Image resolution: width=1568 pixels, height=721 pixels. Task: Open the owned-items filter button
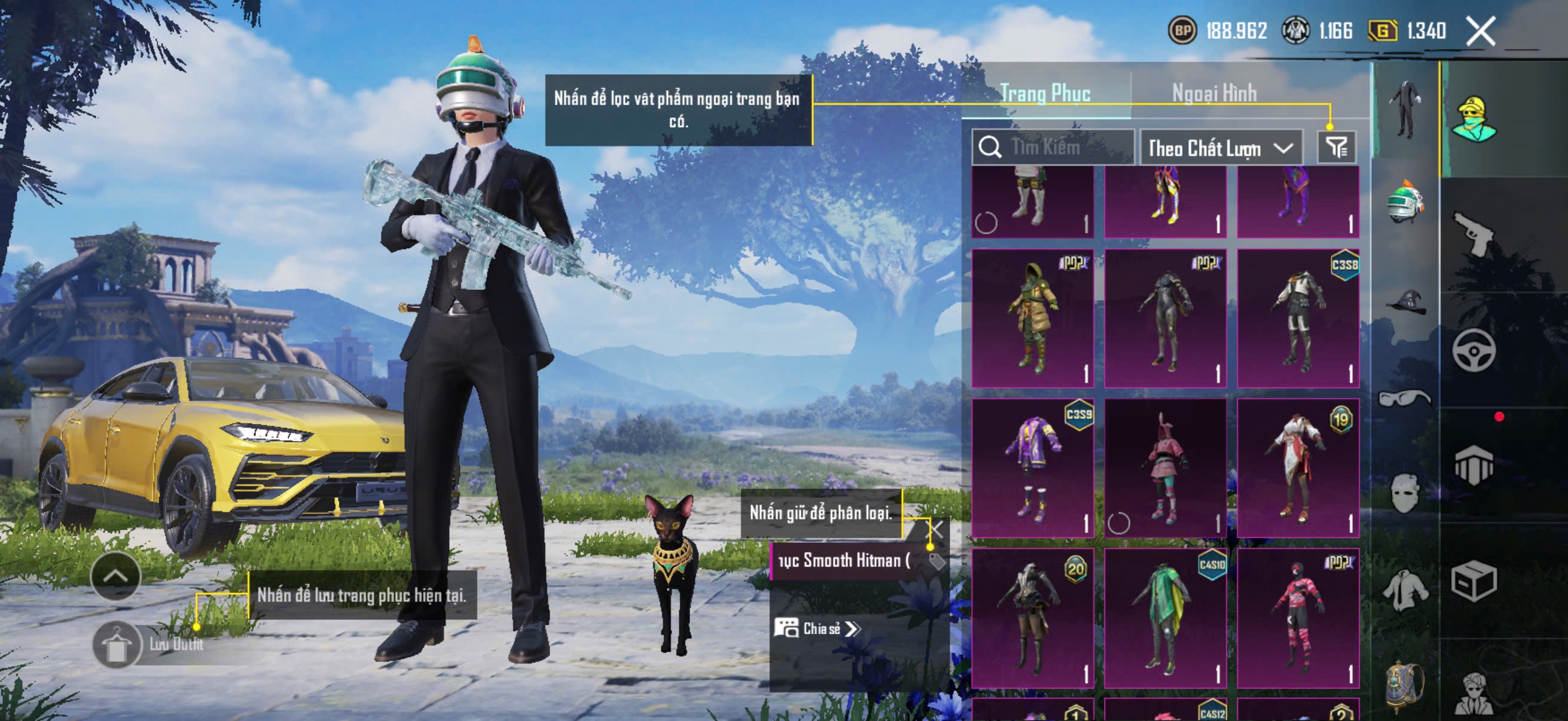(1336, 147)
